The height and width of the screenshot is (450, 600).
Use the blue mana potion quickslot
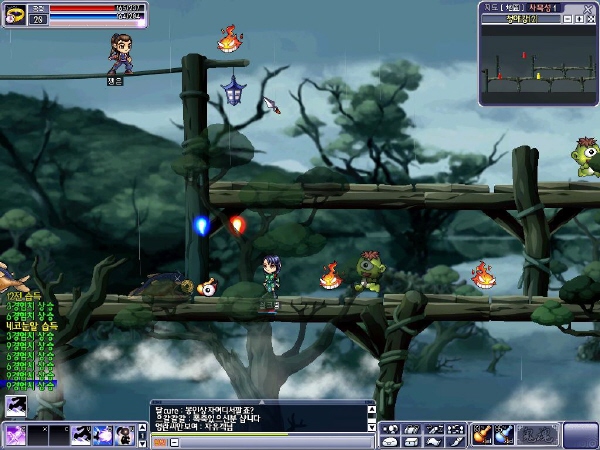click(x=504, y=433)
